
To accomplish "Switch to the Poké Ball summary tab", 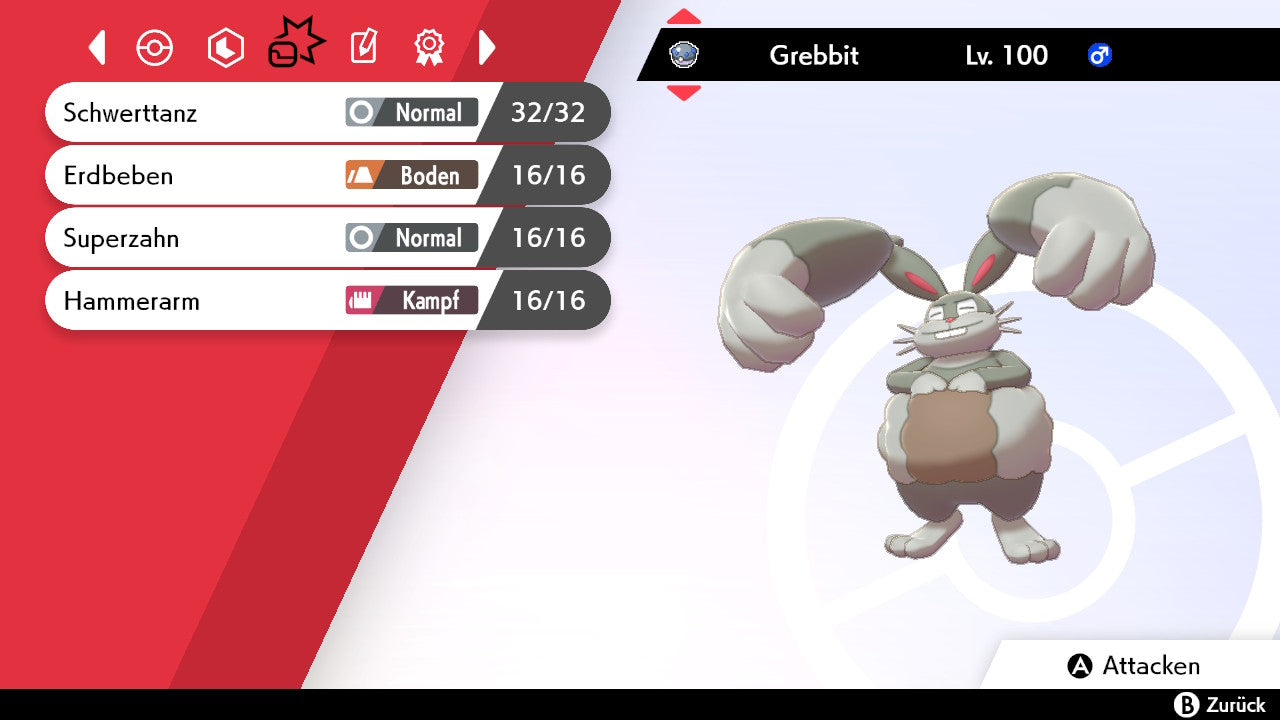I will click(x=155, y=47).
